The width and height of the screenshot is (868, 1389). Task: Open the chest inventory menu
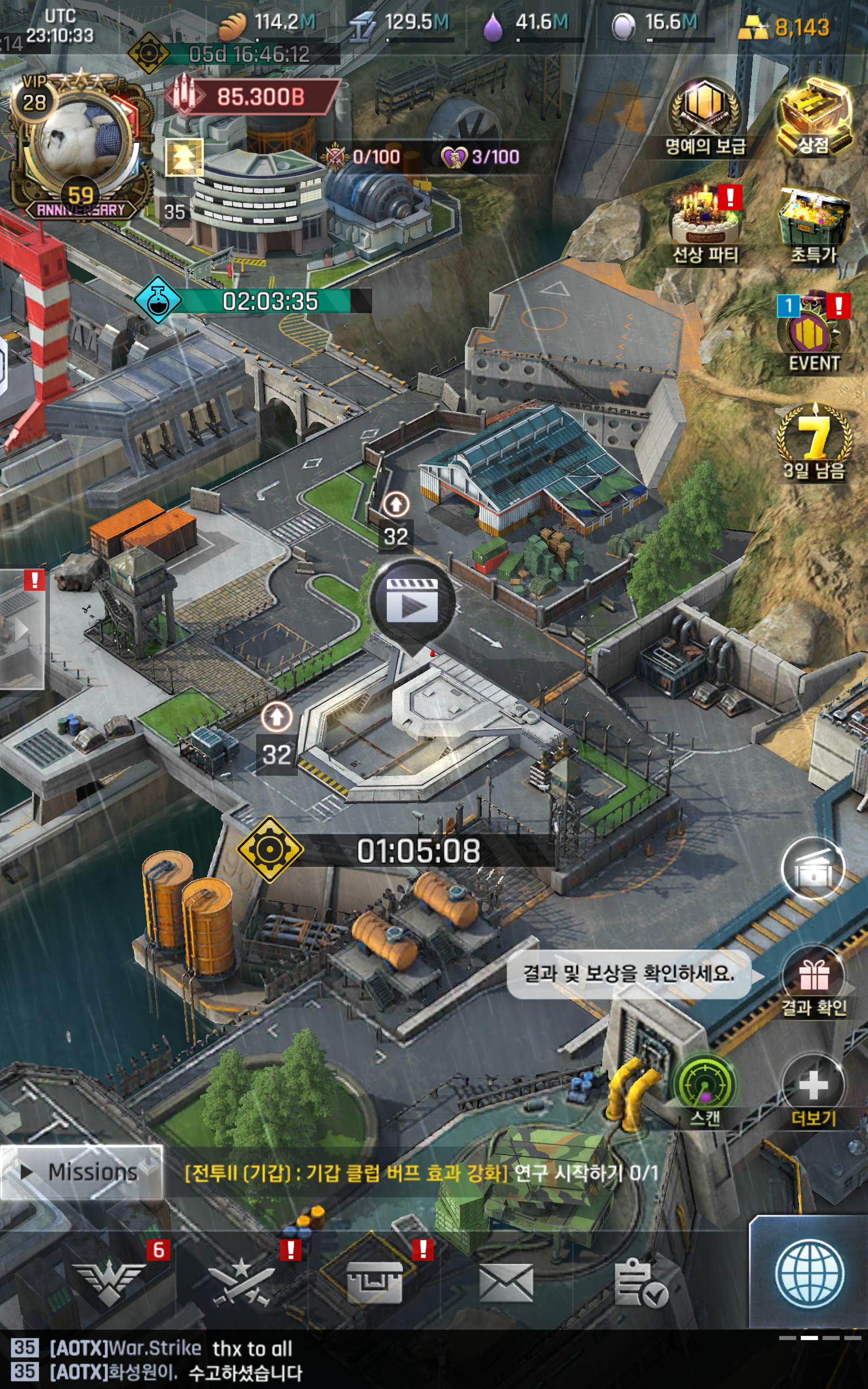click(x=374, y=1281)
